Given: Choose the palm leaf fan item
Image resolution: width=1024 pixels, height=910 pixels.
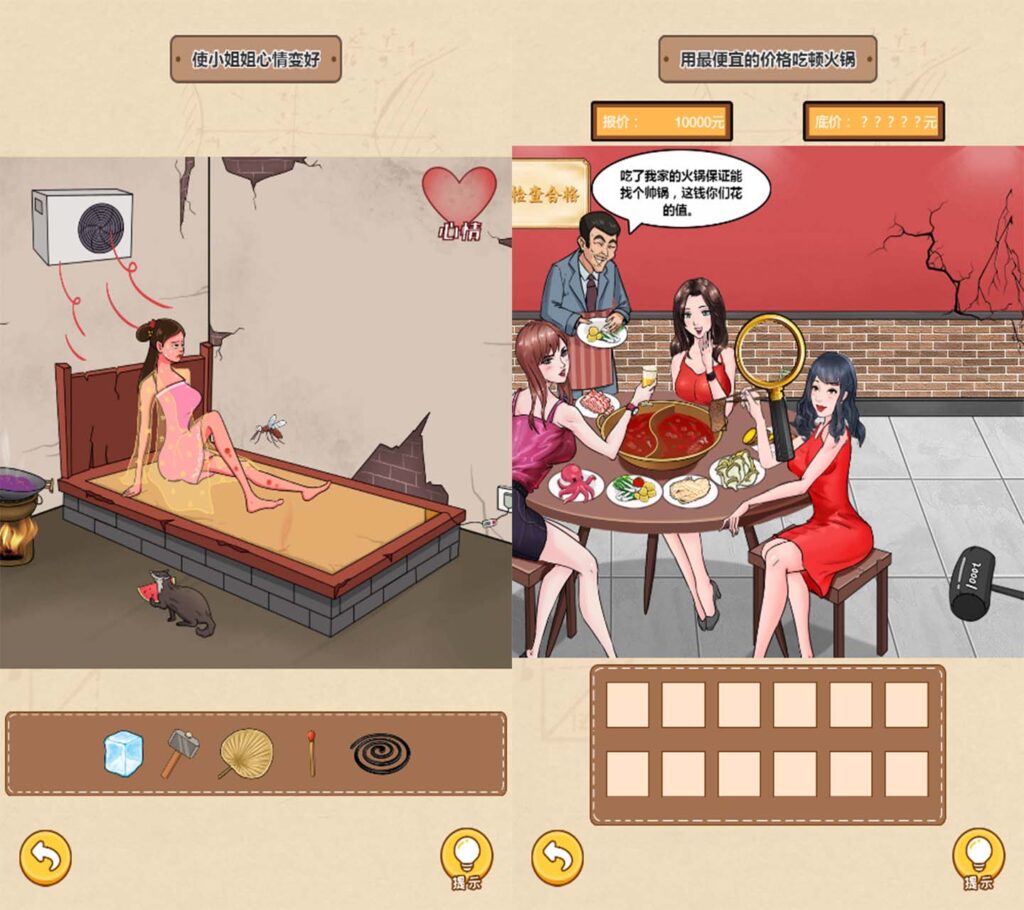Looking at the screenshot, I should pos(245,753).
